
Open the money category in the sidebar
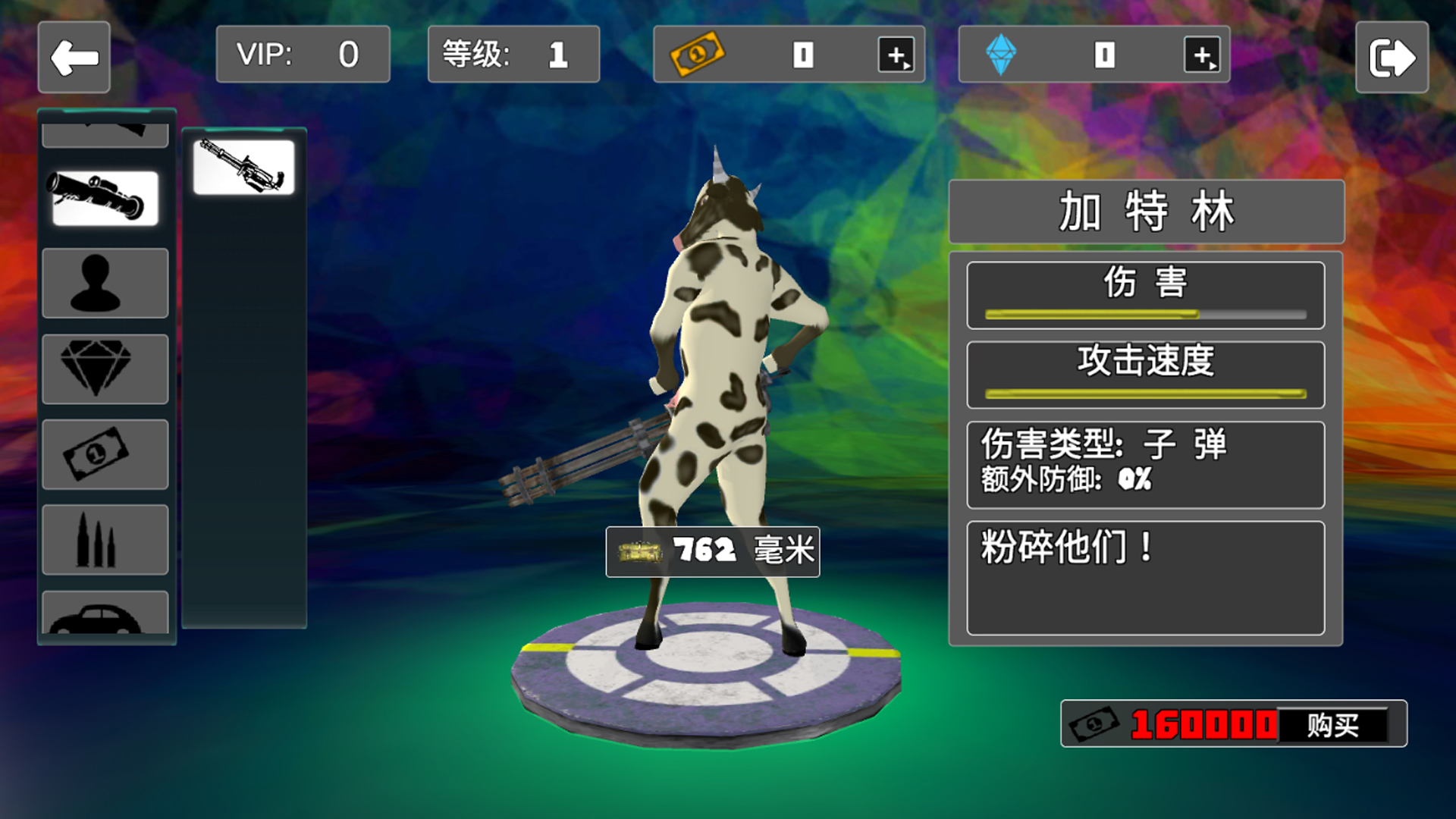click(105, 453)
